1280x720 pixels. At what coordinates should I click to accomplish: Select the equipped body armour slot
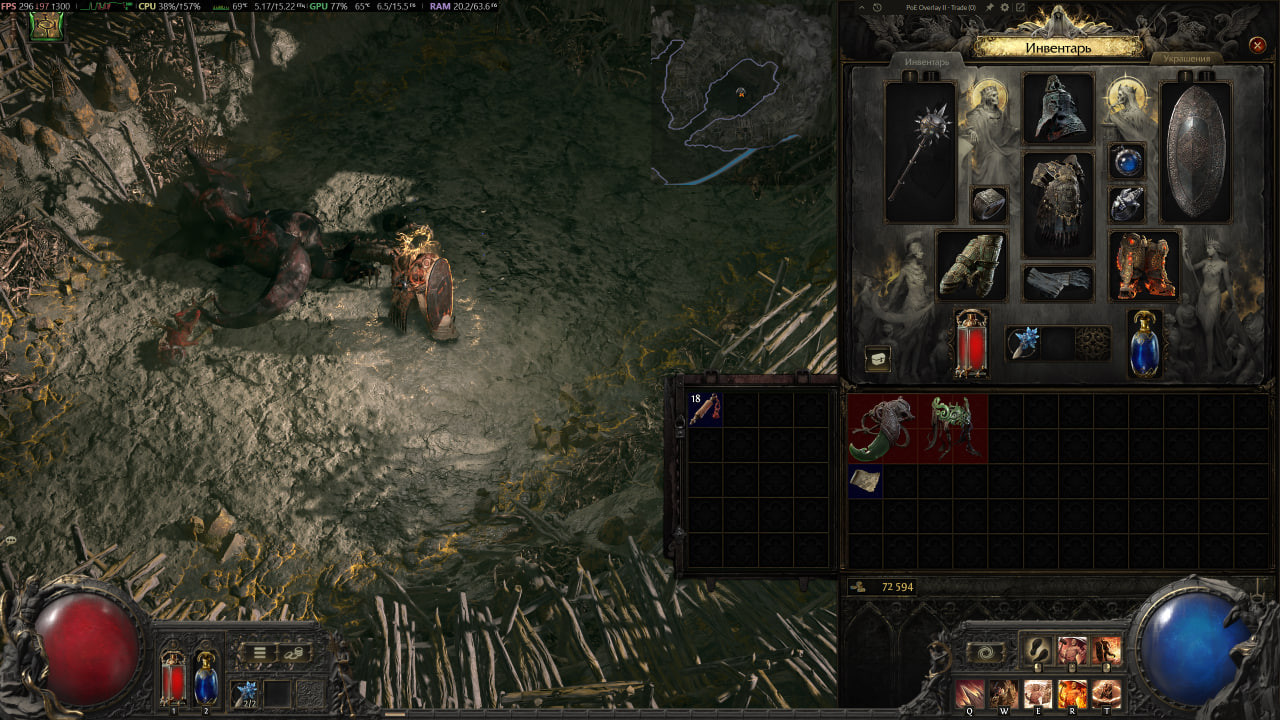point(1058,204)
